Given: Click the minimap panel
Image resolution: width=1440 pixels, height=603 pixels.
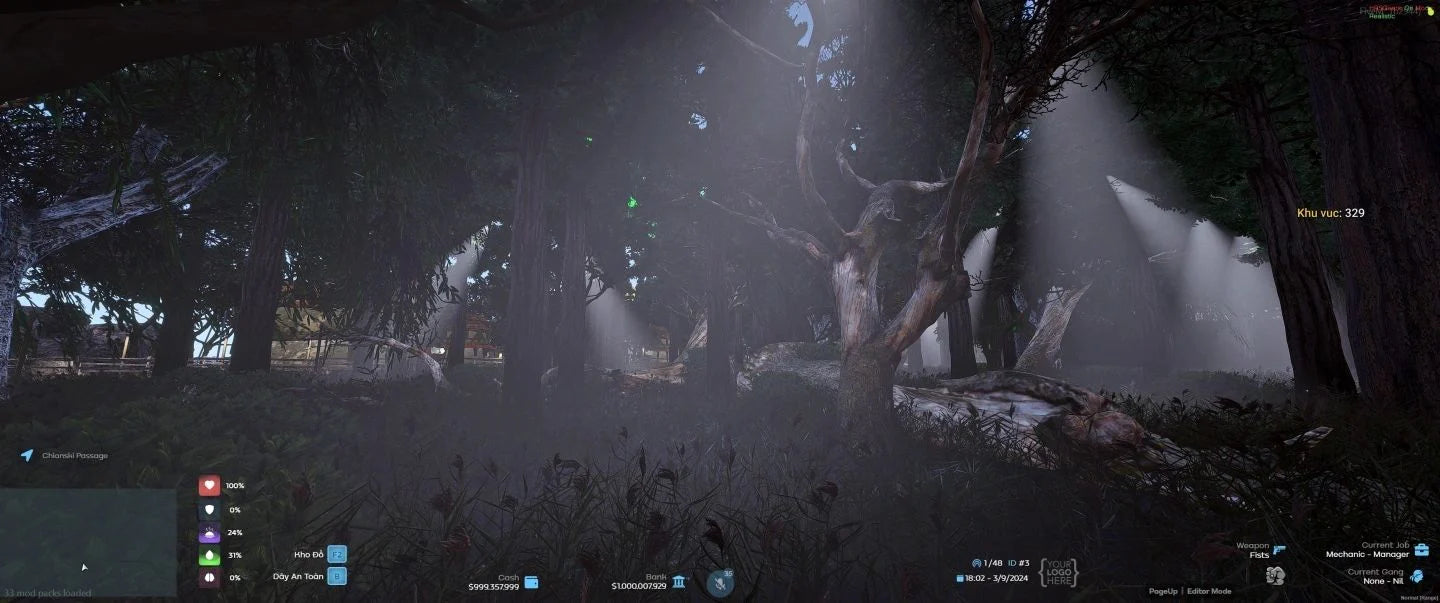Looking at the screenshot, I should (88, 541).
